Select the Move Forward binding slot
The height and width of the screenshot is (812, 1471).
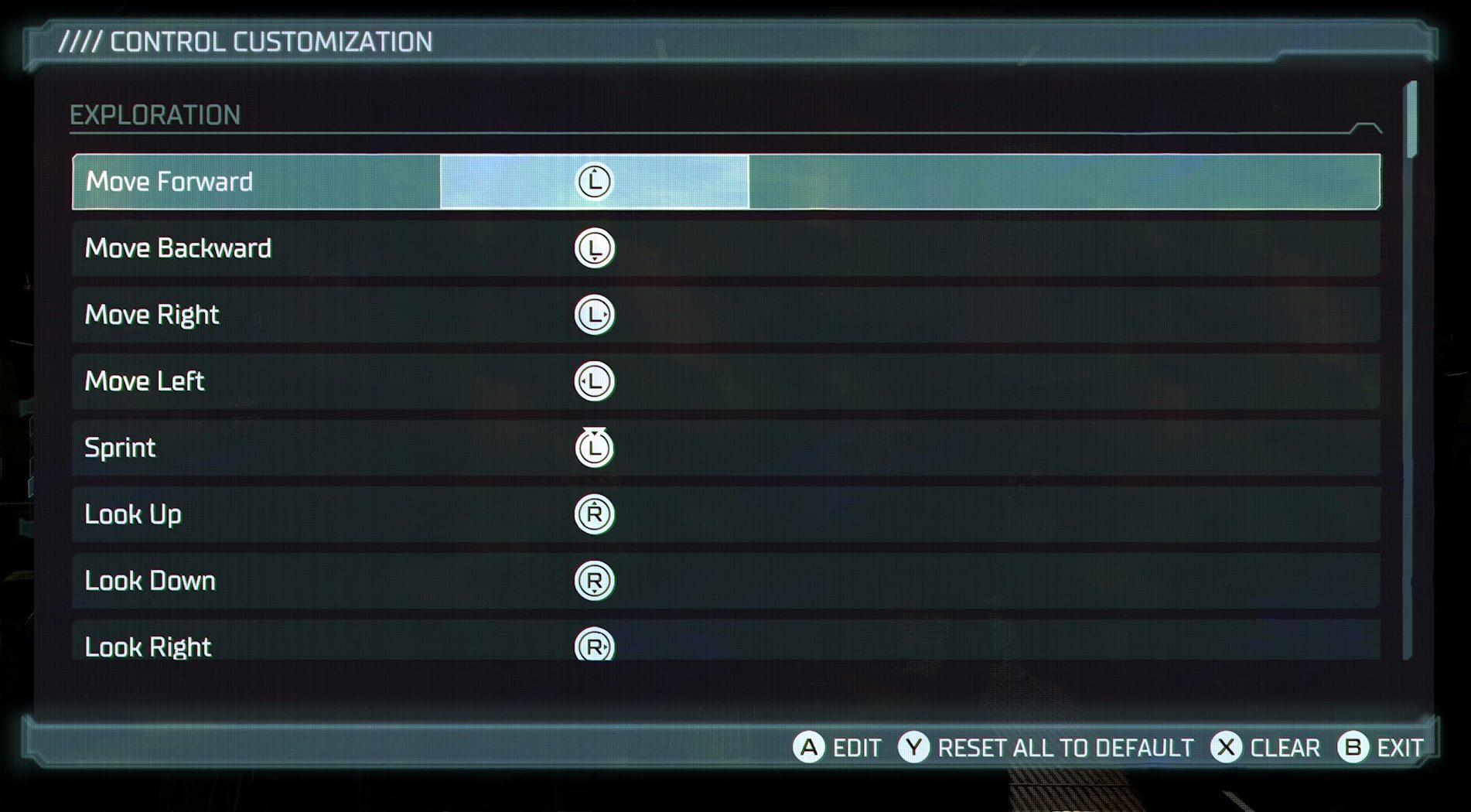click(596, 181)
